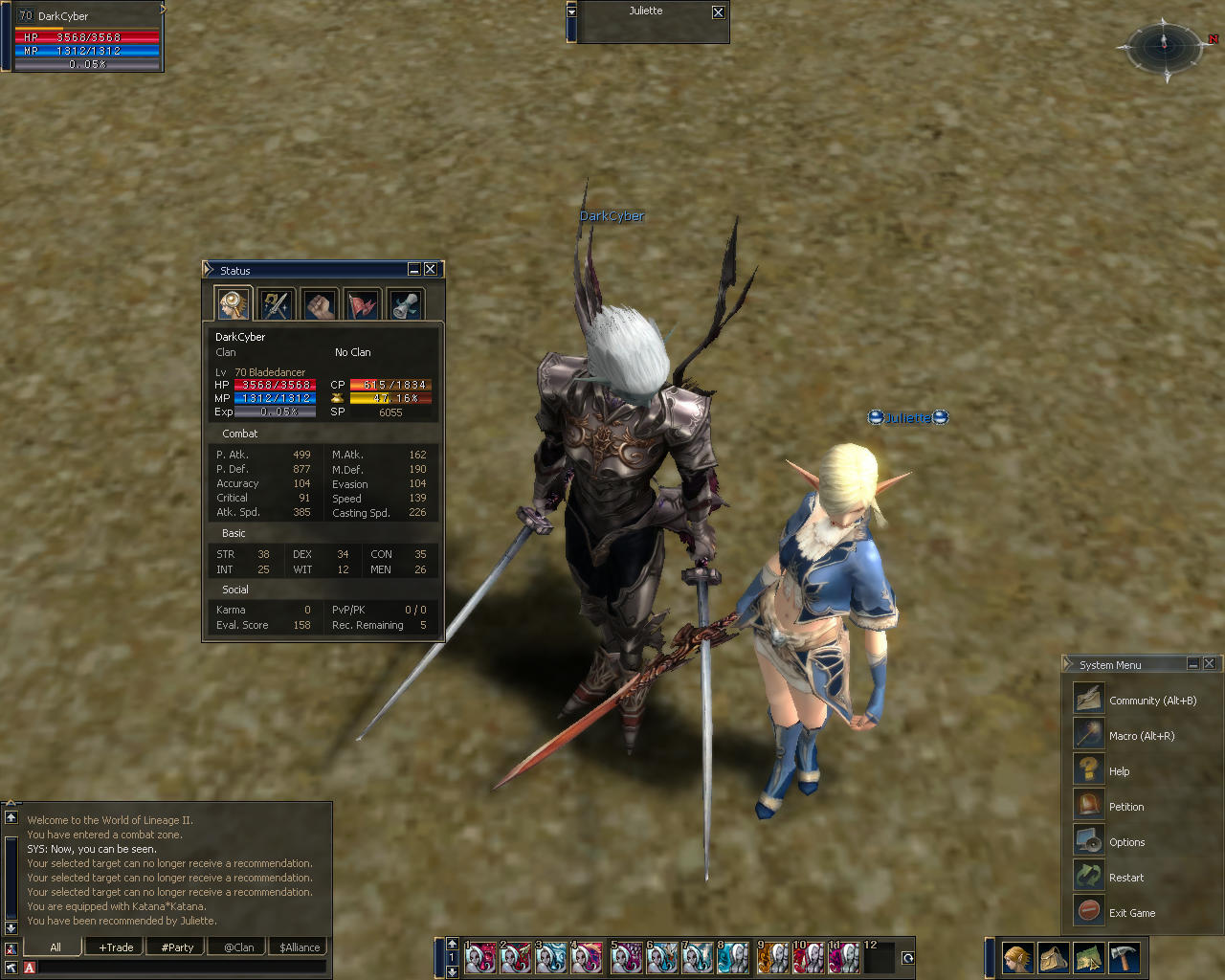Close the System Menu window

pos(1210,664)
